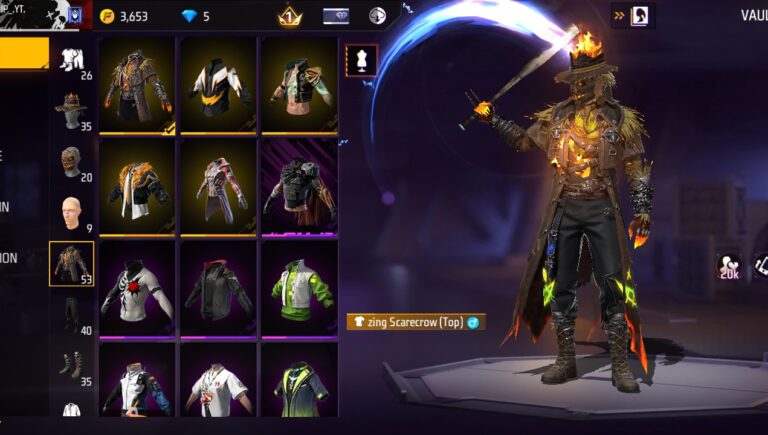Click the mannequin preview icon
Screen dimensions: 768x435
coord(361,60)
